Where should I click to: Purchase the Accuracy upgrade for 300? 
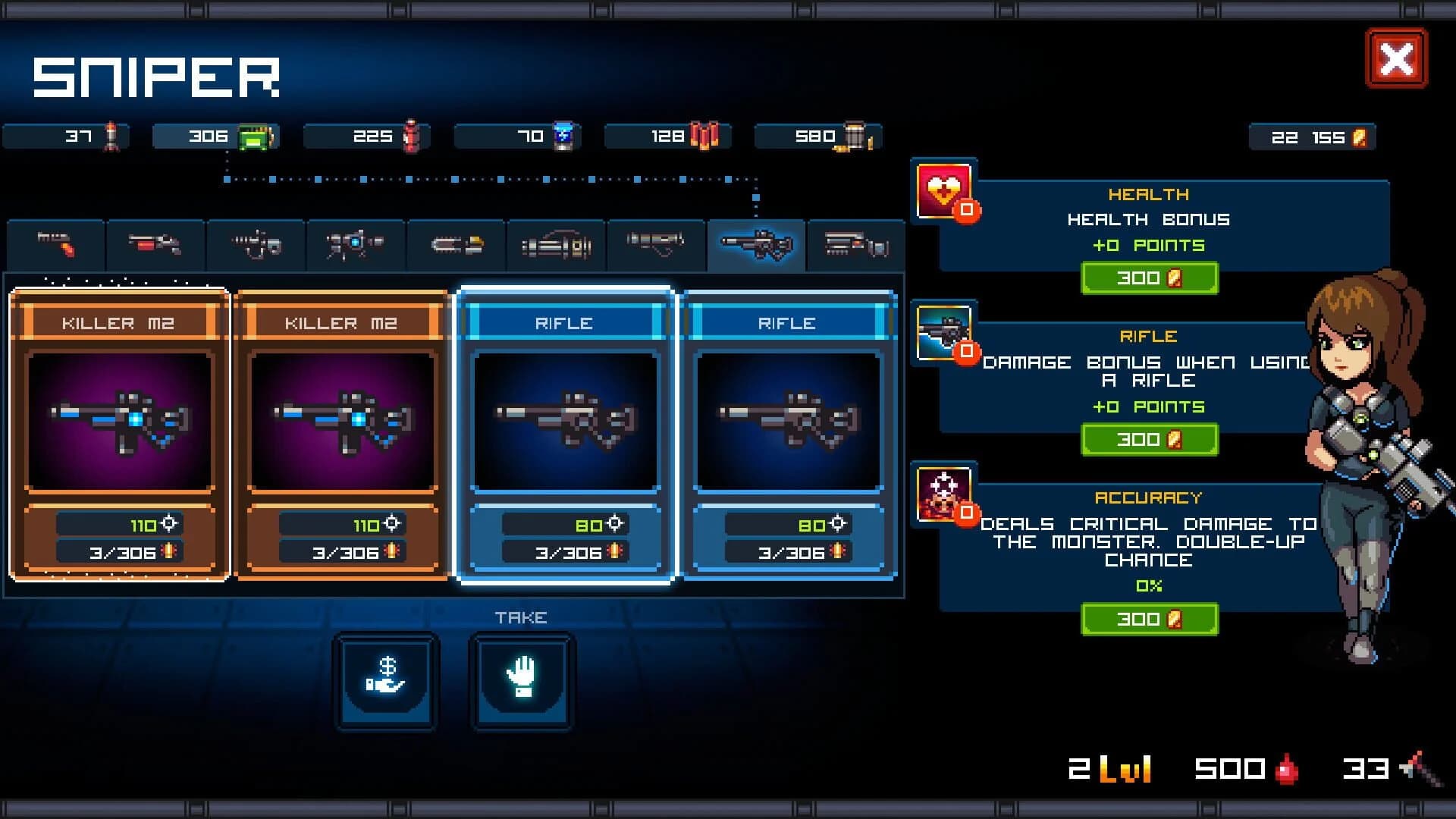point(1149,619)
